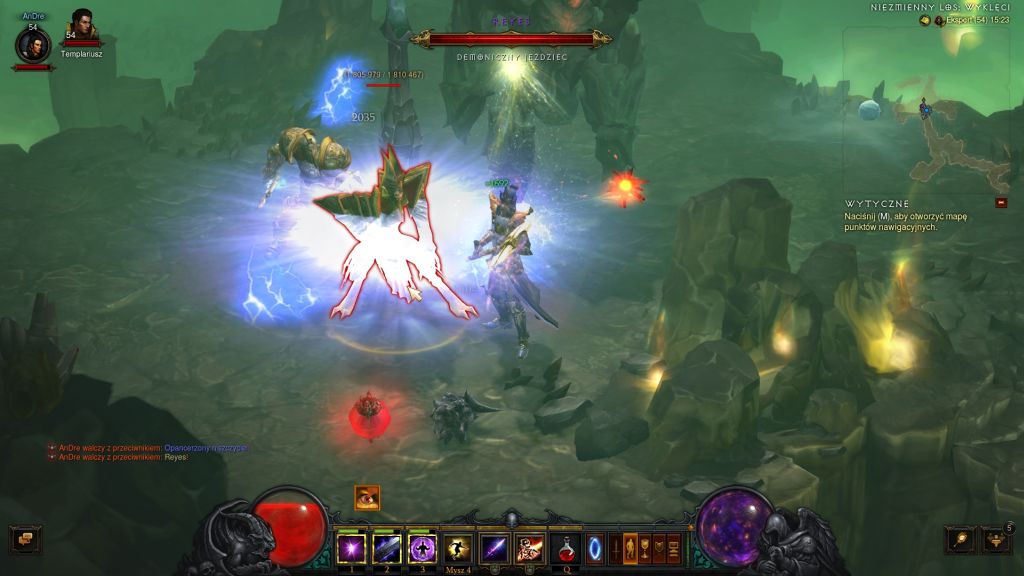The image size is (1024, 576).
Task: Open the skills menu sword button
Action: 616,548
